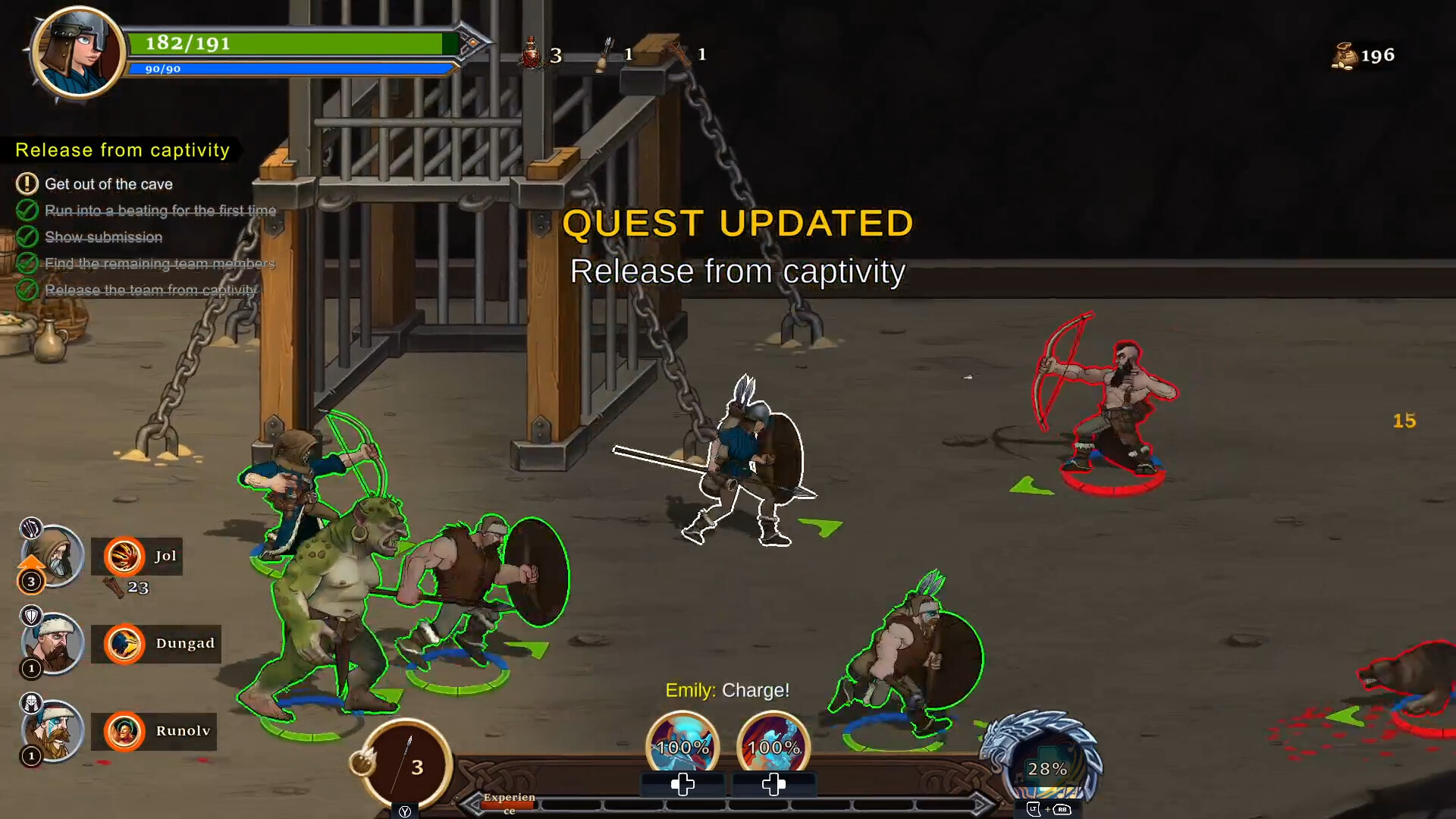The width and height of the screenshot is (1456, 819).
Task: Check the Run into a beating objective
Action: [x=28, y=210]
